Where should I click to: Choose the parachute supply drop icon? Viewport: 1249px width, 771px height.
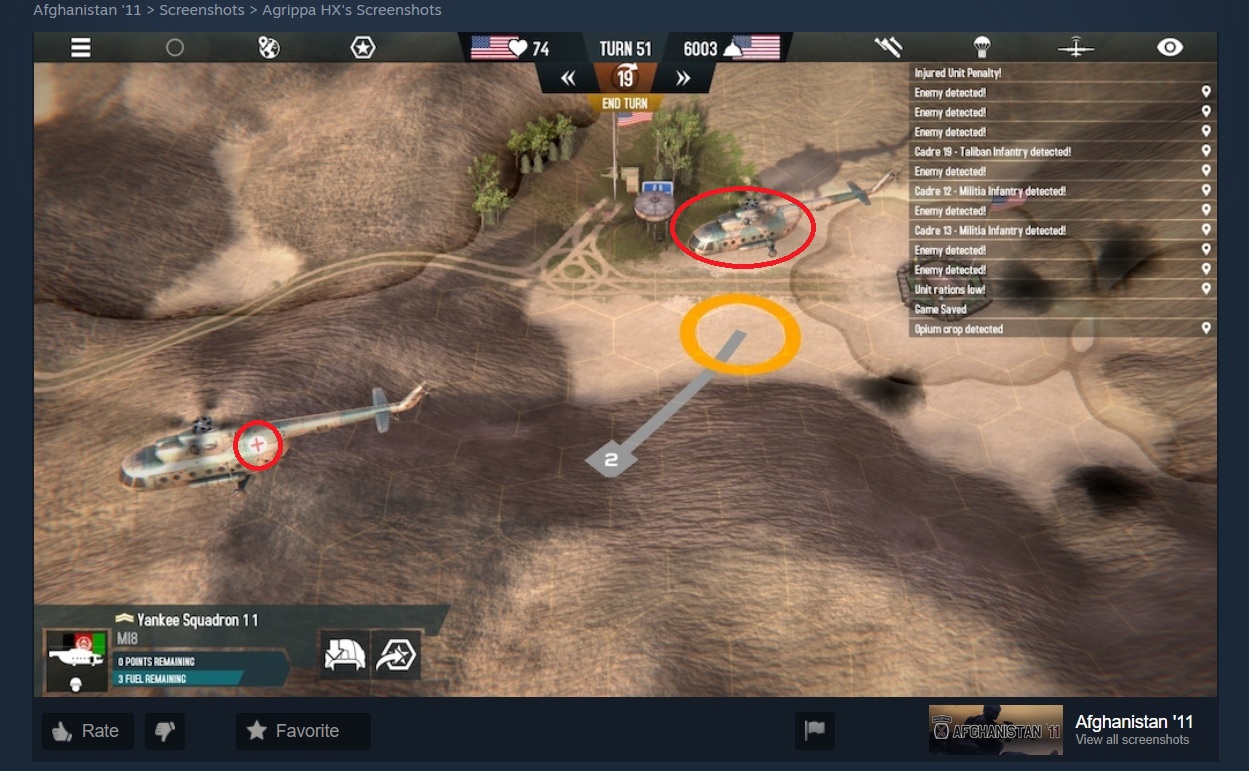(x=982, y=47)
